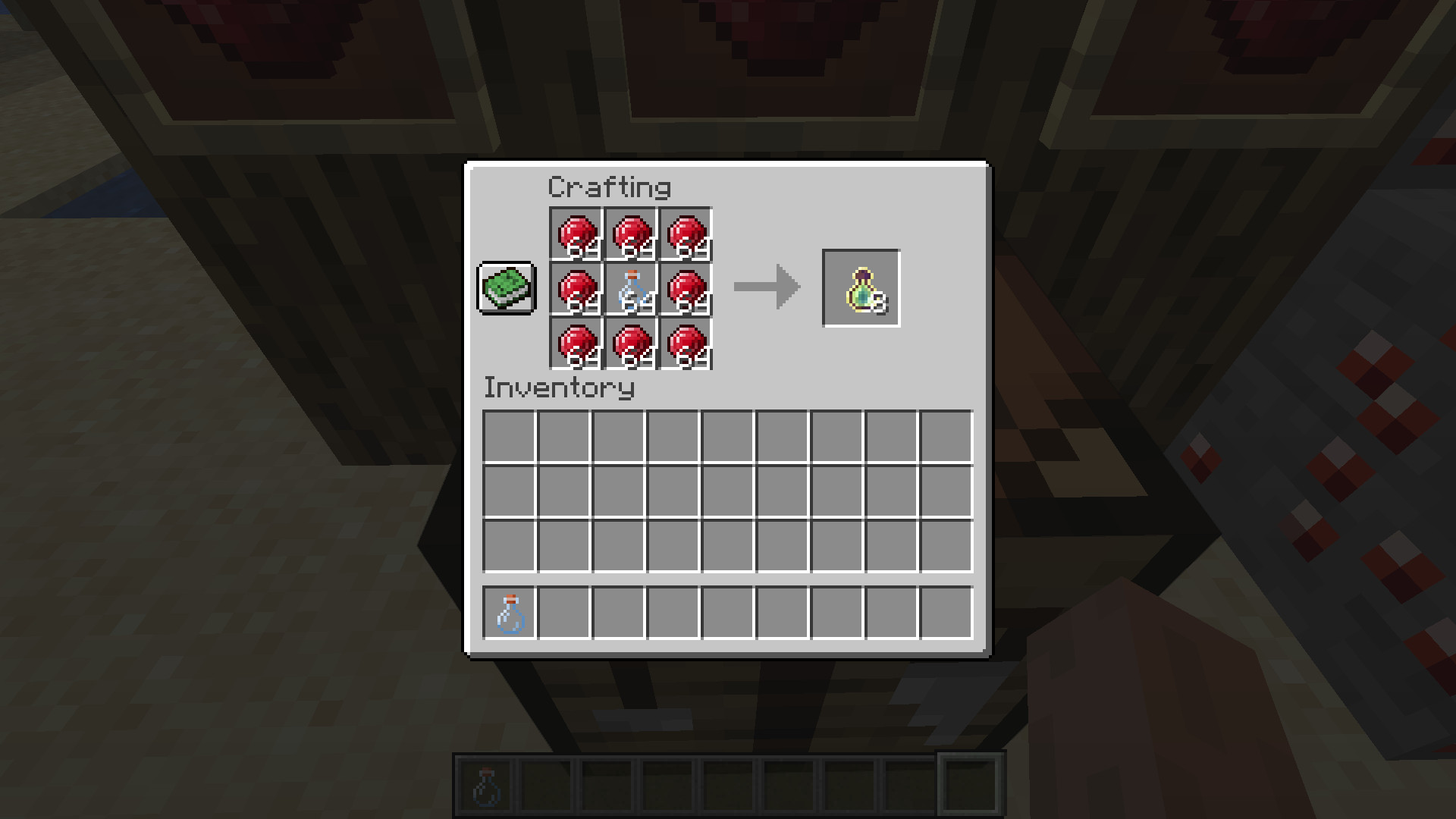Click the Crafting title text
This screenshot has width=1456, height=819.
609,187
